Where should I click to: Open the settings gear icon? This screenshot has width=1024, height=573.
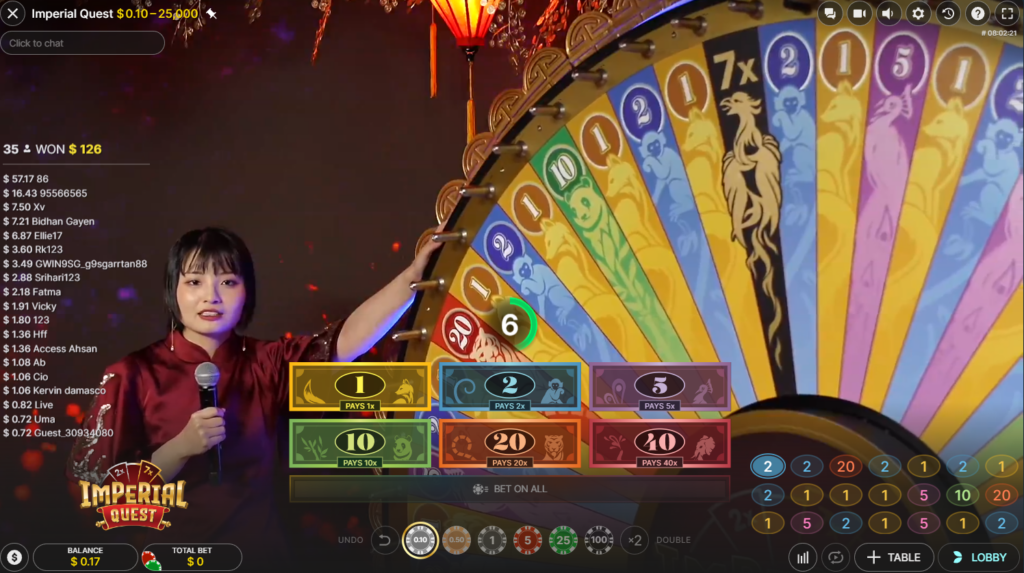tap(918, 13)
